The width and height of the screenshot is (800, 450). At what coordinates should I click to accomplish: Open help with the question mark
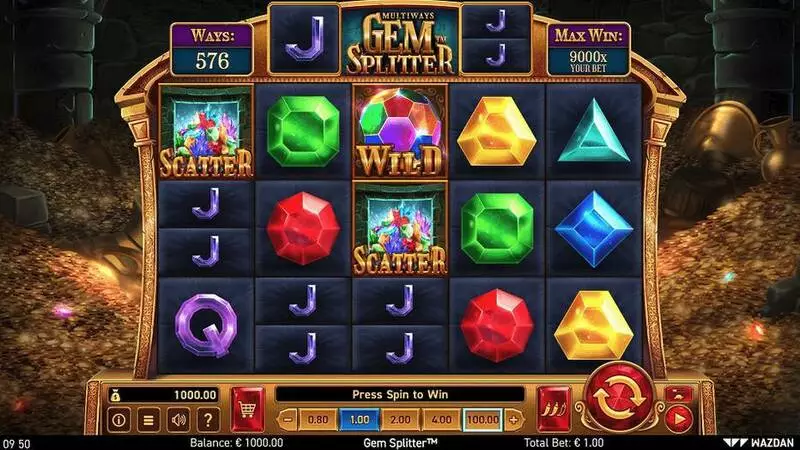[x=208, y=420]
